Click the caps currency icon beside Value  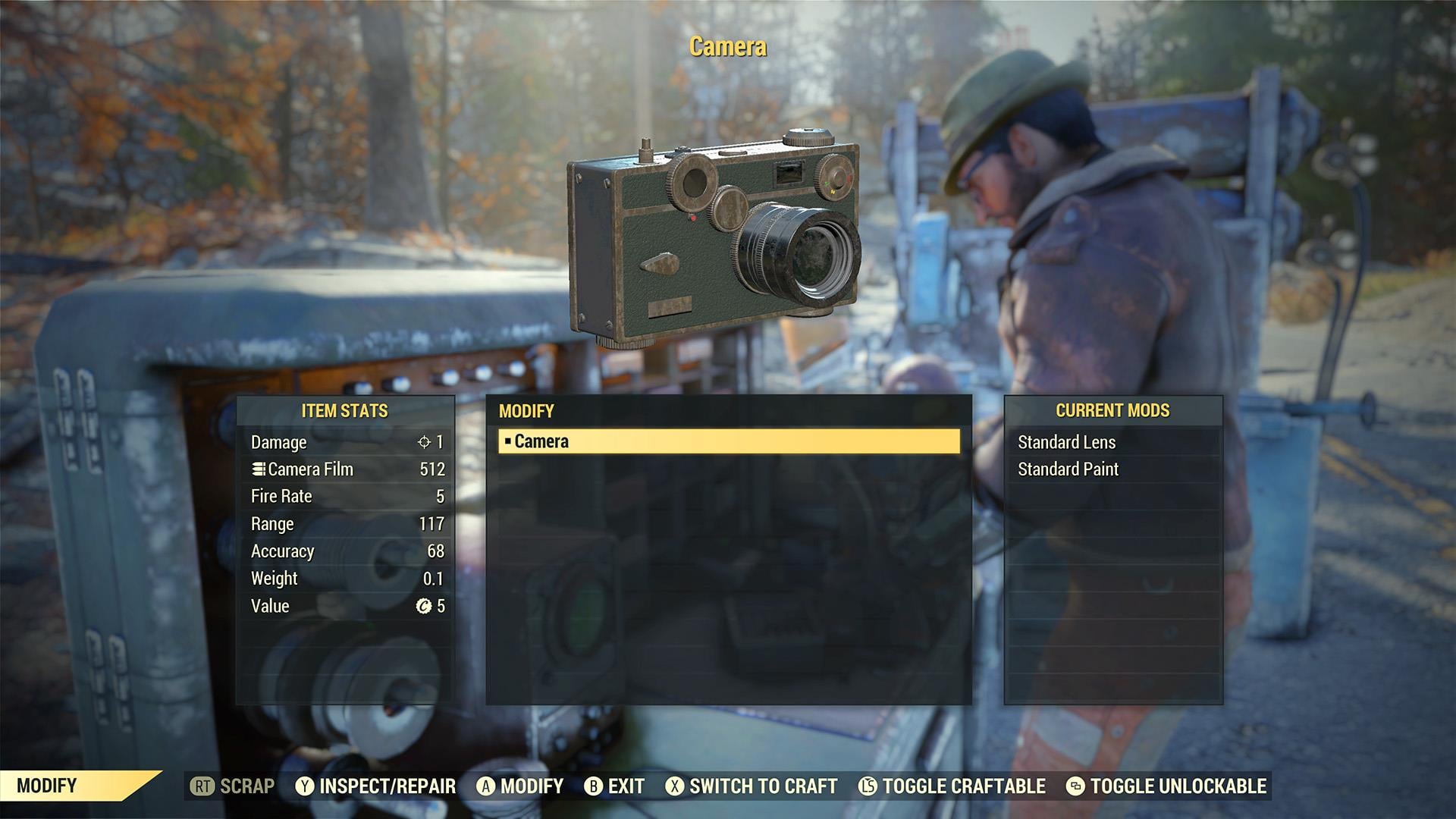(423, 606)
